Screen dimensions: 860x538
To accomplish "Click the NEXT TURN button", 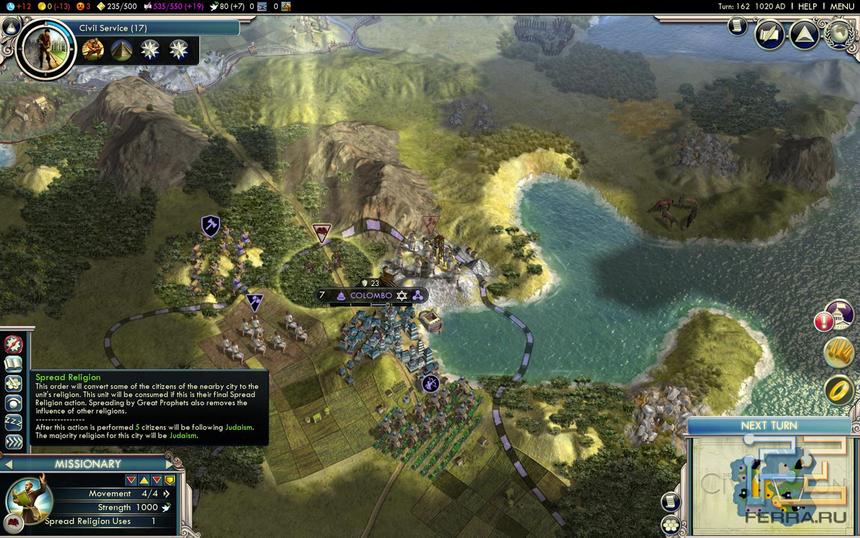I will tap(768, 425).
